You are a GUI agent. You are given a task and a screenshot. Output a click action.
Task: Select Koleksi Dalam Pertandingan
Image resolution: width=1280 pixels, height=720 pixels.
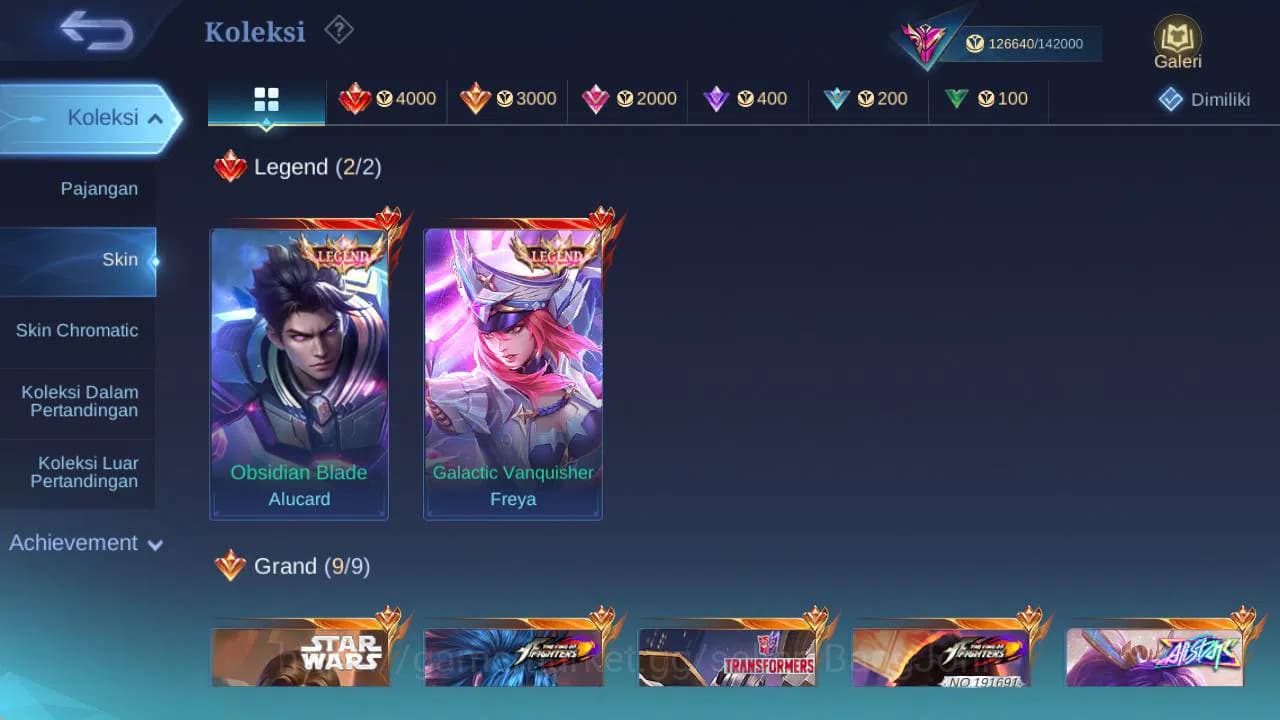coord(79,401)
